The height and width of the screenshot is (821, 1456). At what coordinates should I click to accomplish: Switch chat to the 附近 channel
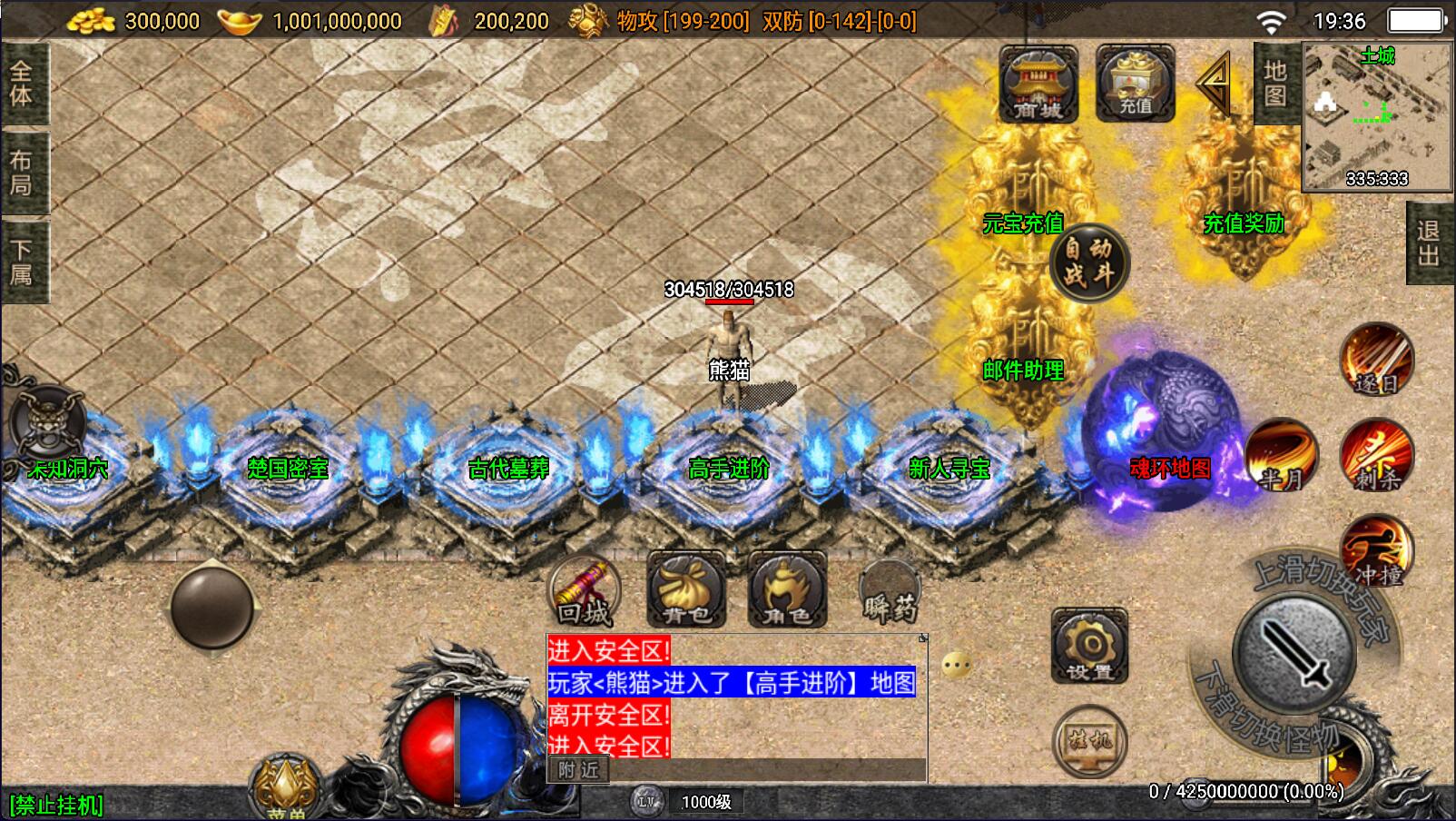click(x=578, y=770)
